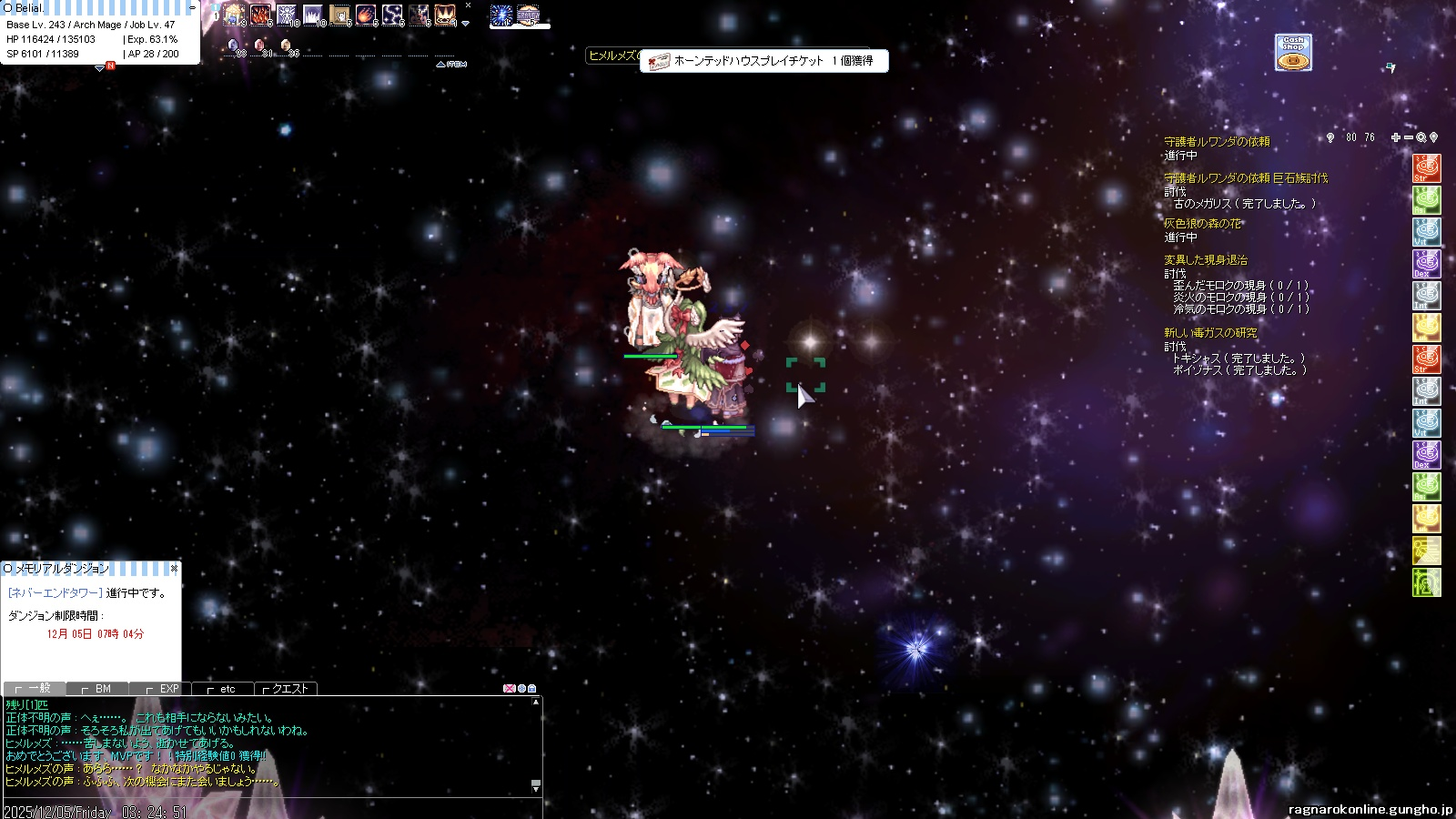Use the scroll item in the hotbar
This screenshot has width=1456, height=819.
point(340,15)
